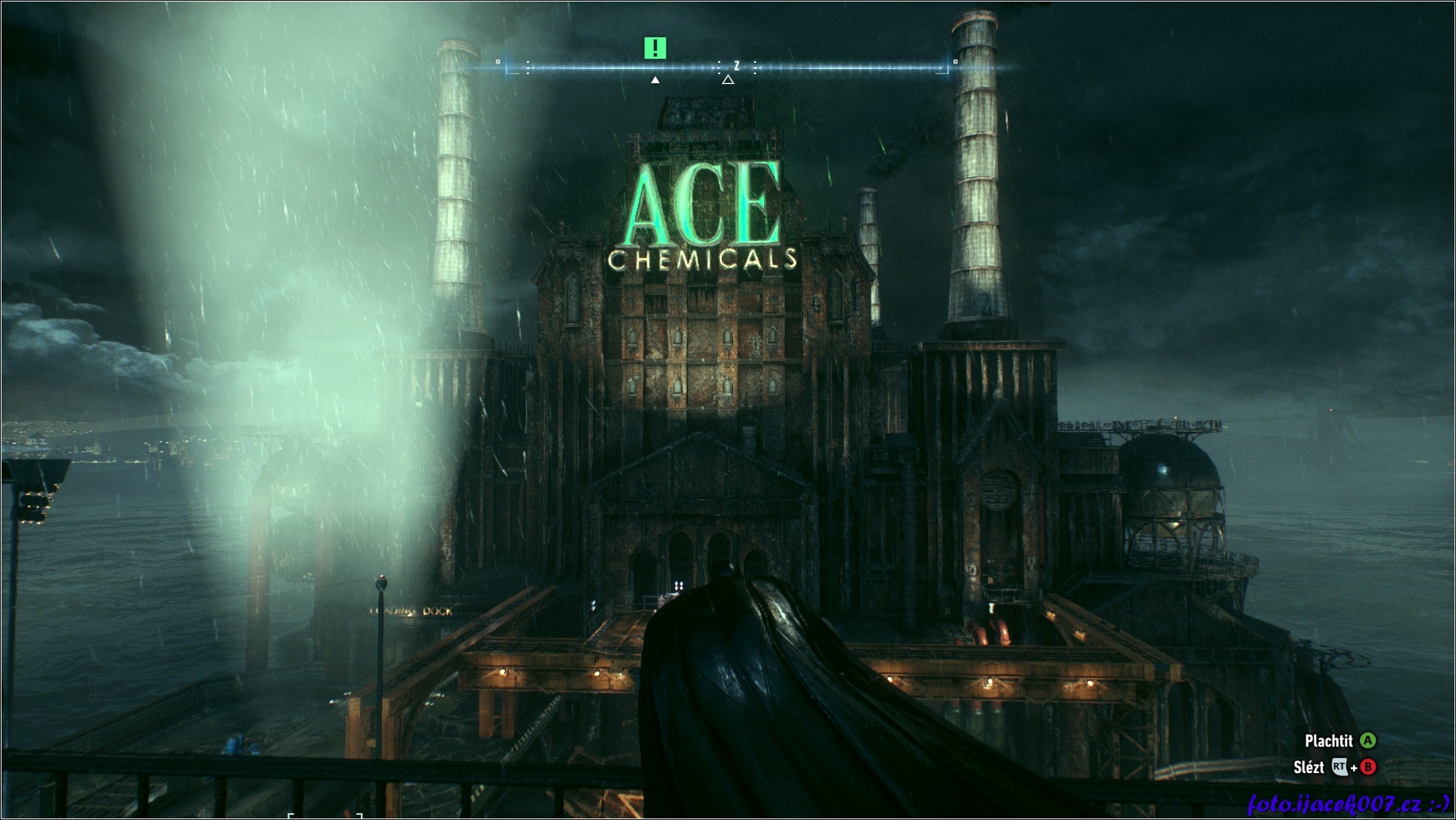Click the green exclamation objective marker

pos(655,48)
